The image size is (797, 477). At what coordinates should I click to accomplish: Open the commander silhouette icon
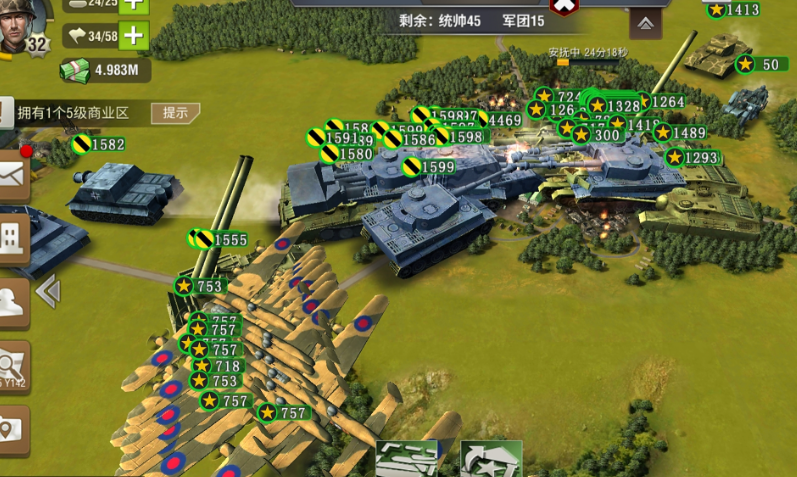12,300
